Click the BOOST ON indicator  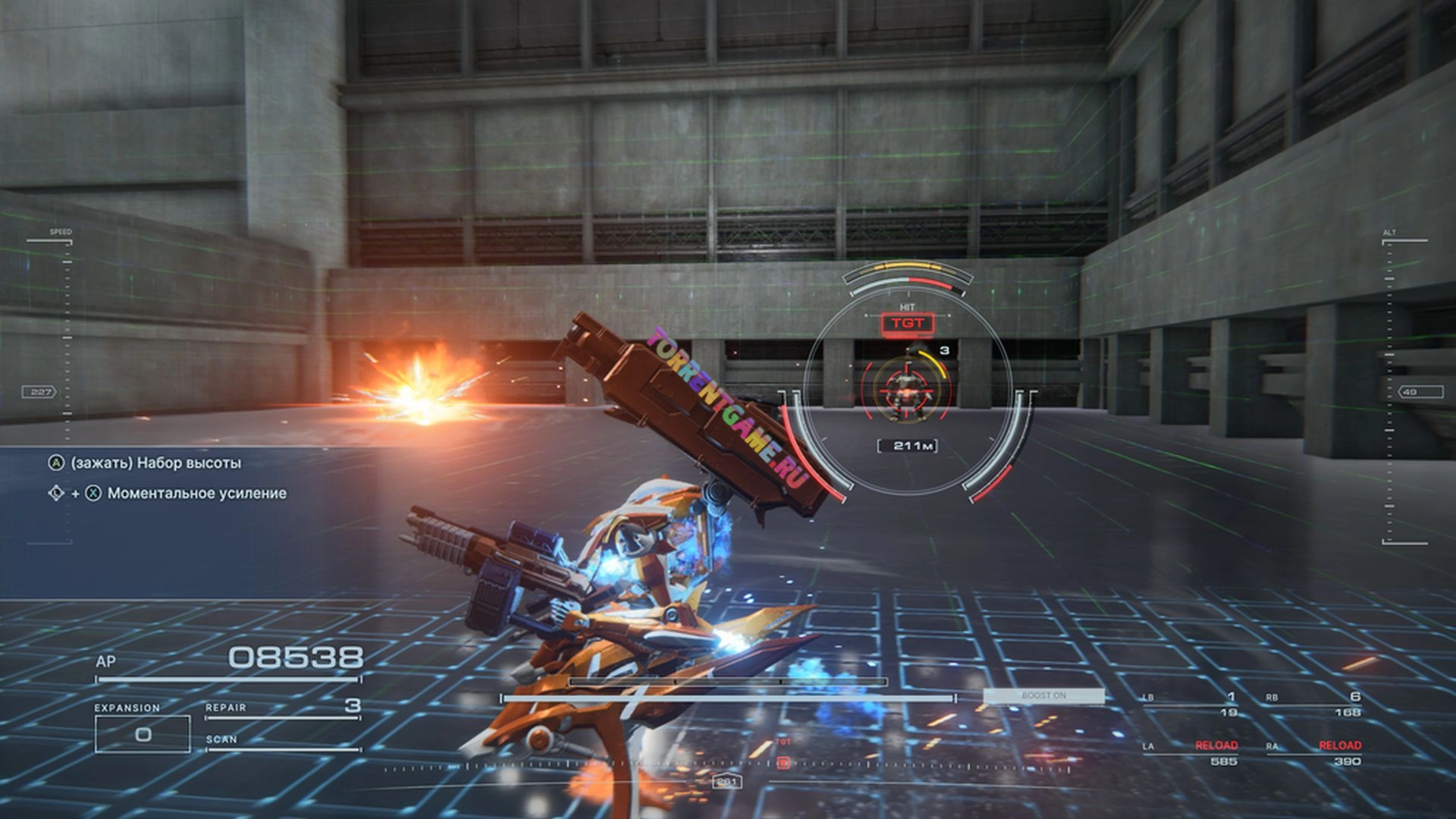[x=1043, y=695]
